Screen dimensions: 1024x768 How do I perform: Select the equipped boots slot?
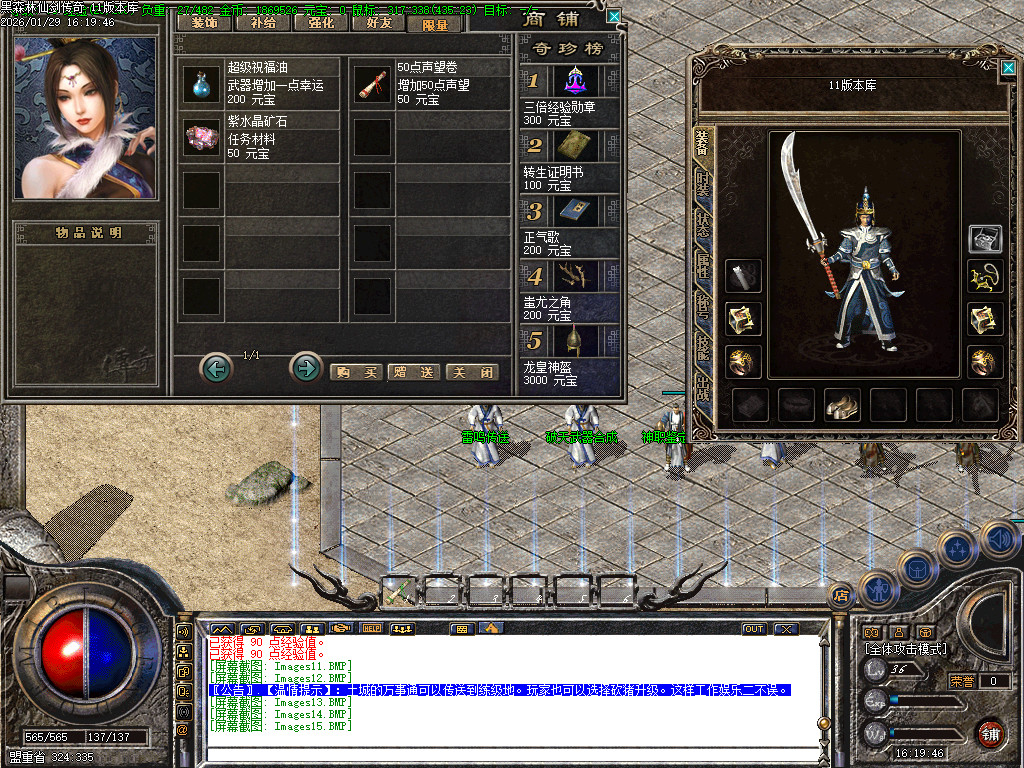coord(842,404)
